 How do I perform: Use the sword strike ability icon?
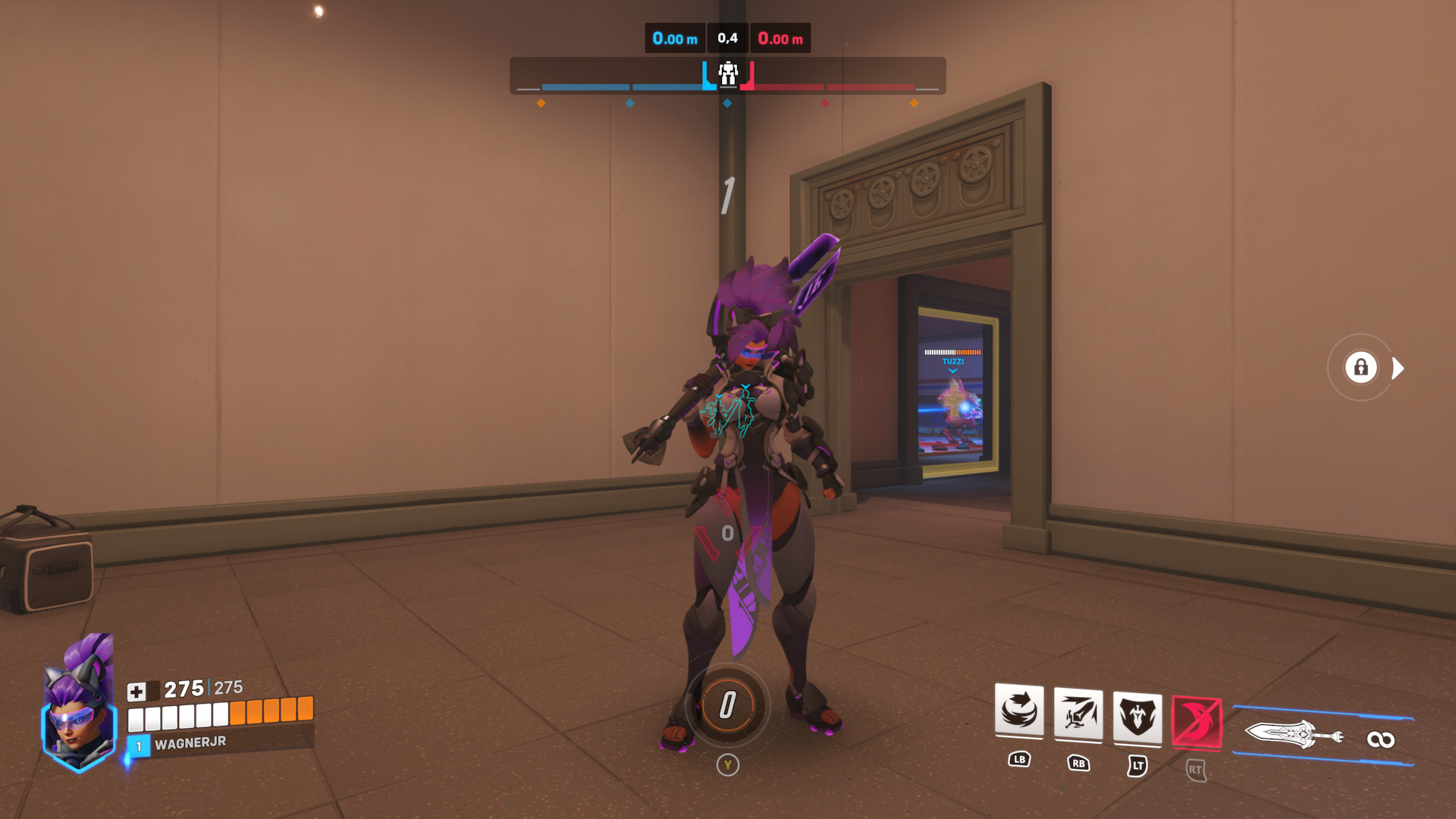coord(1078,713)
